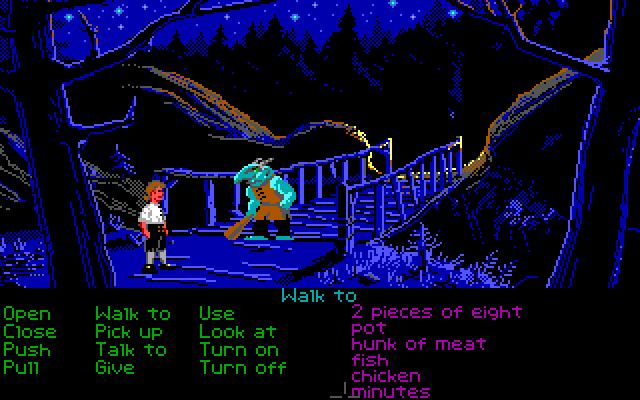Select 2 pieces of eight in inventory
This screenshot has height=400, width=640.
[436, 312]
